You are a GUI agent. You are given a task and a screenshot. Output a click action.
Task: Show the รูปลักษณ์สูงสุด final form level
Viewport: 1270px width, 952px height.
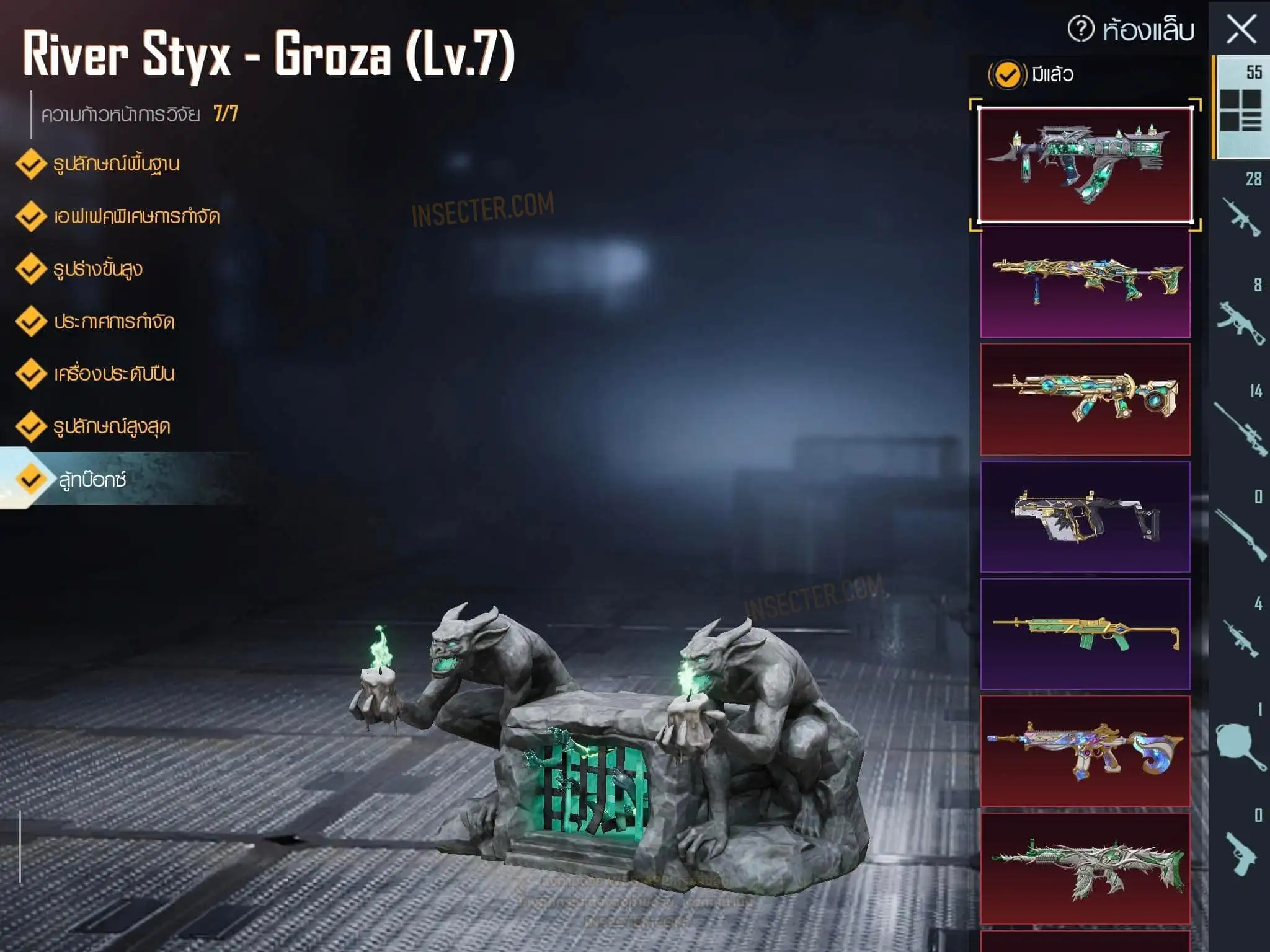click(112, 426)
